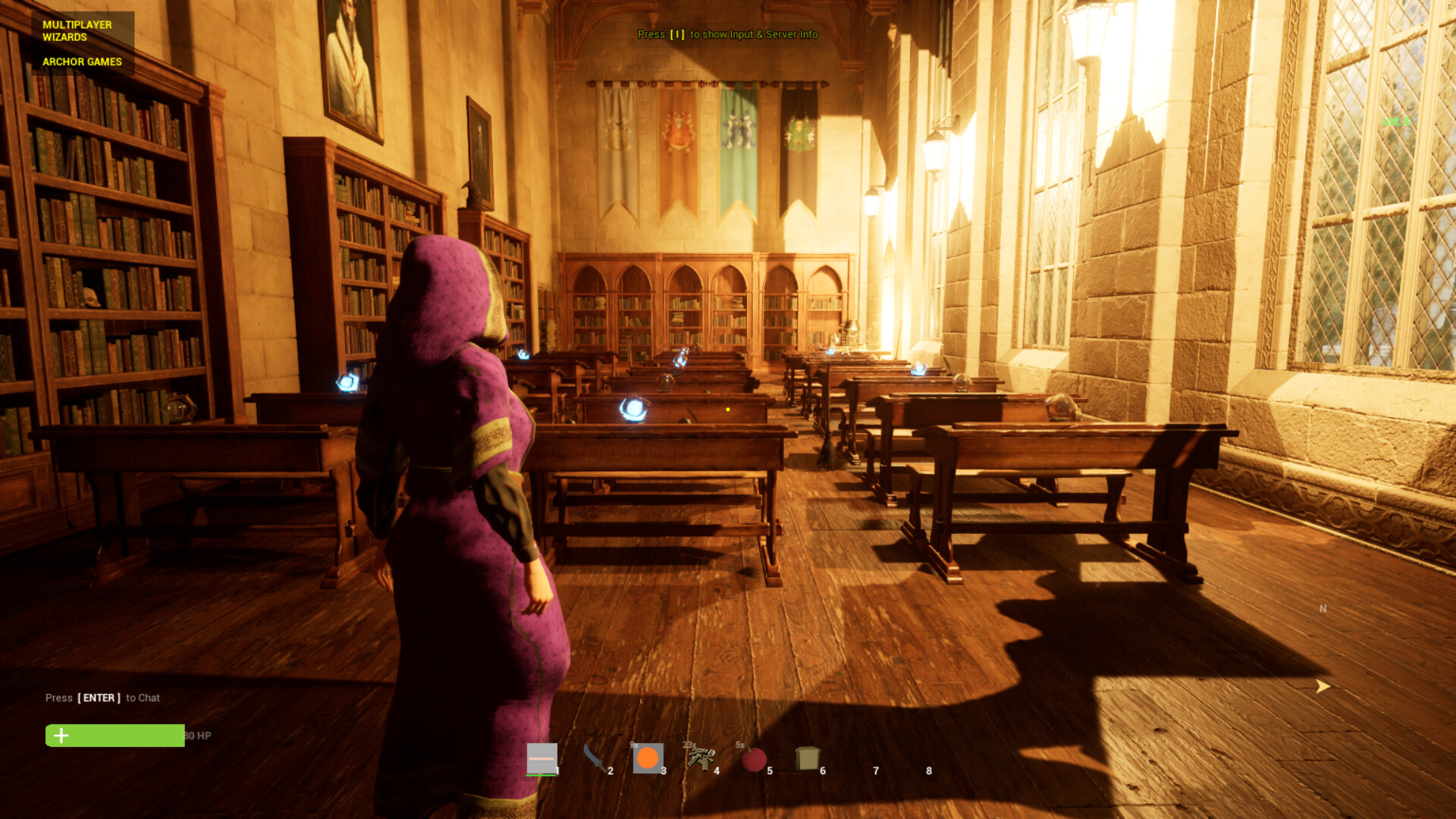The height and width of the screenshot is (819, 1456).
Task: Select the bandage in hotbar slot 1
Action: [x=543, y=758]
